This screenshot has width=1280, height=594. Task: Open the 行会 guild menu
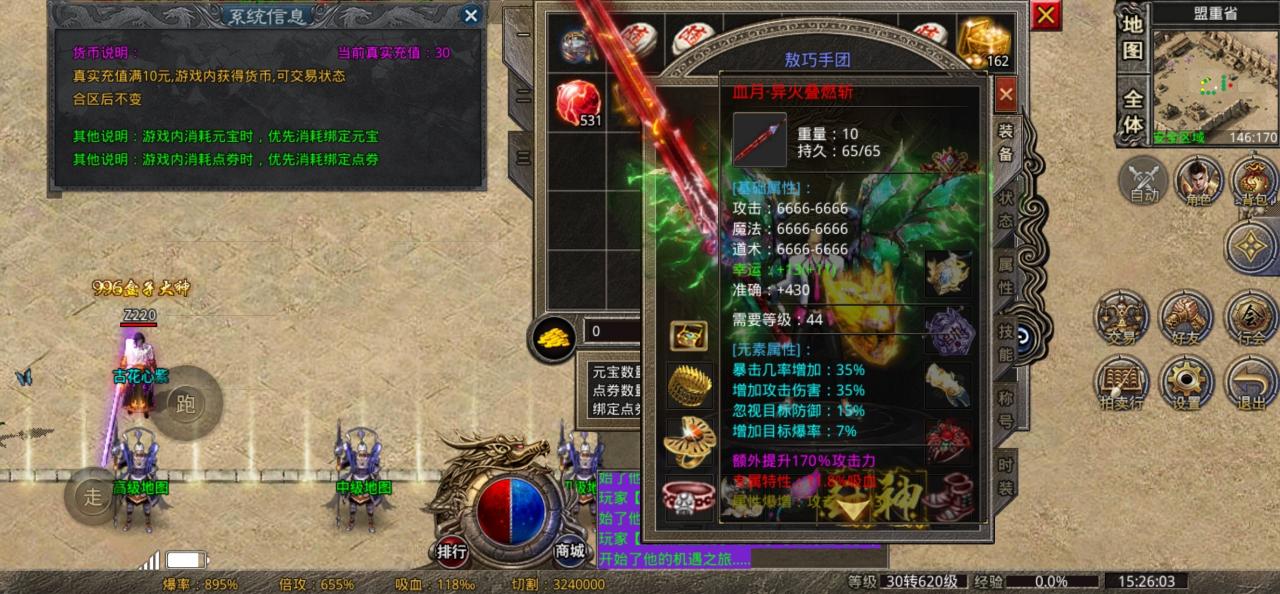1250,320
